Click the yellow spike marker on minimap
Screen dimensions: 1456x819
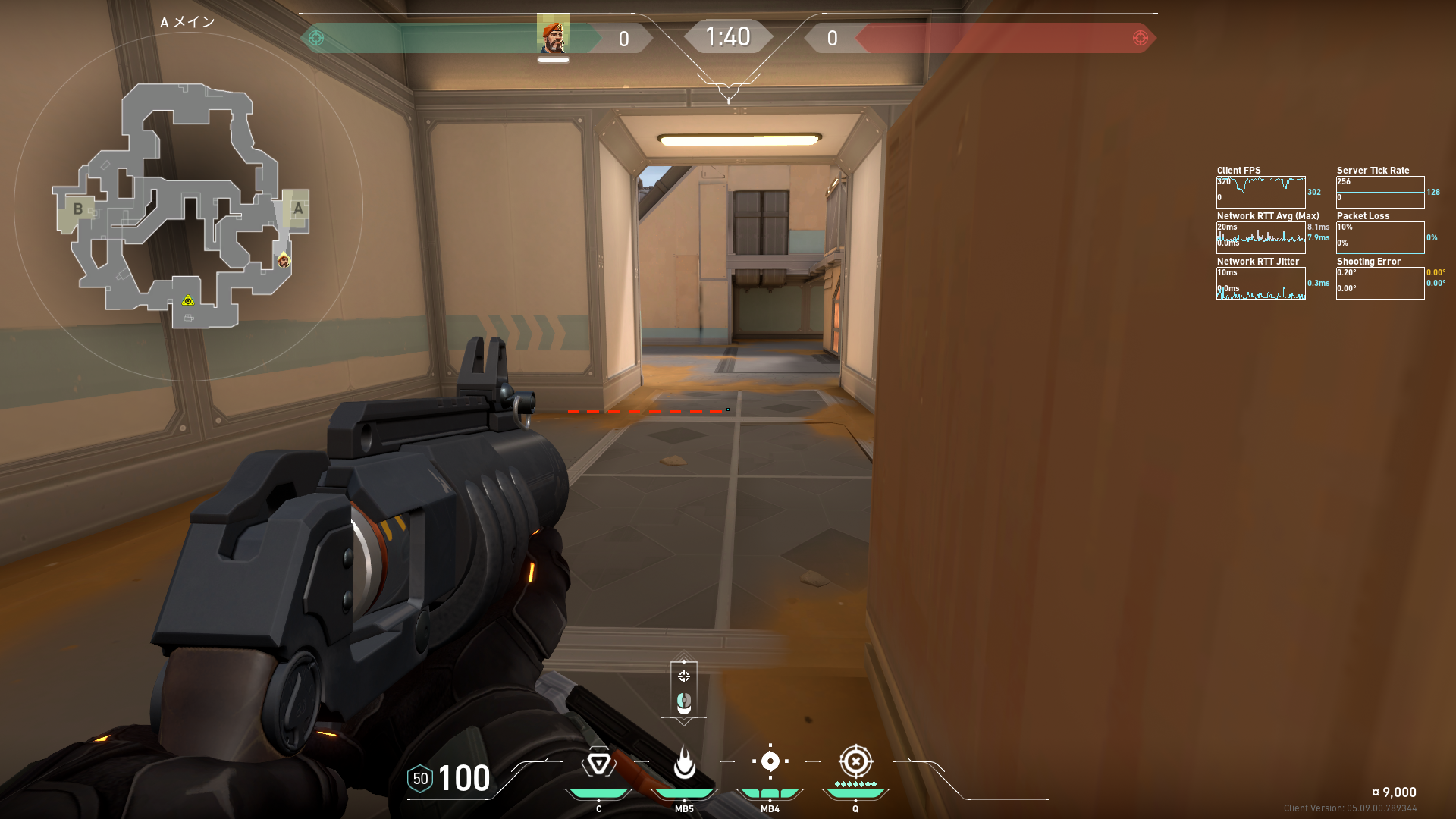(188, 301)
